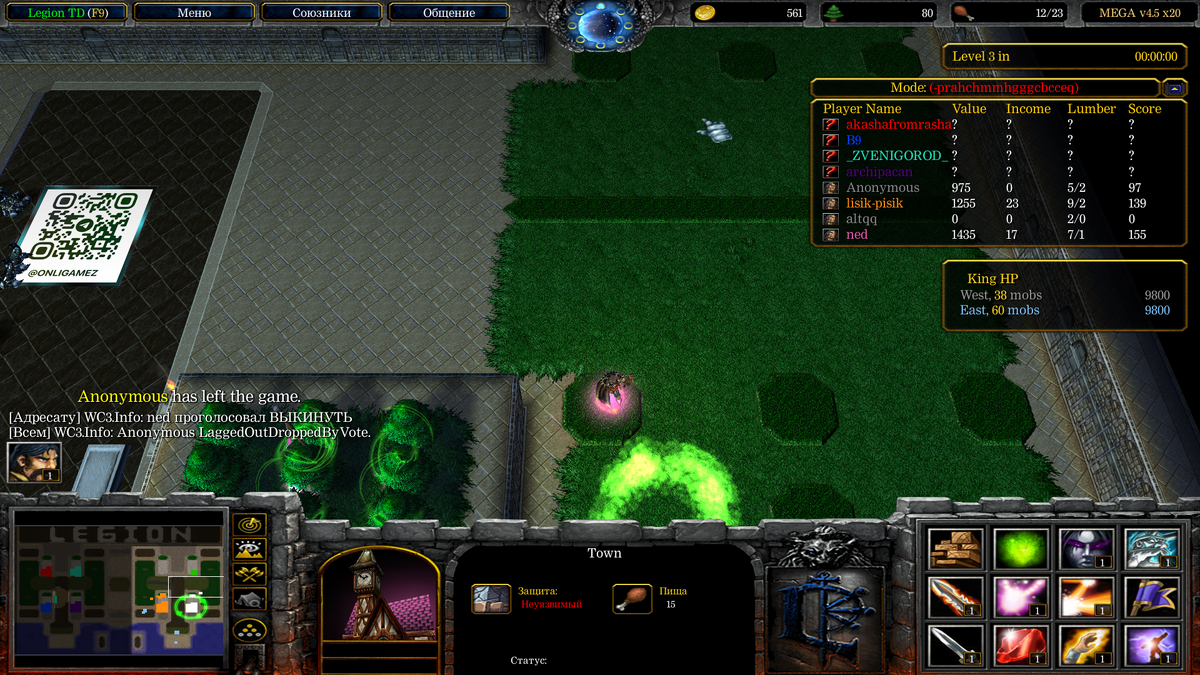Choose the red gem command icon

pyautogui.click(x=1021, y=645)
